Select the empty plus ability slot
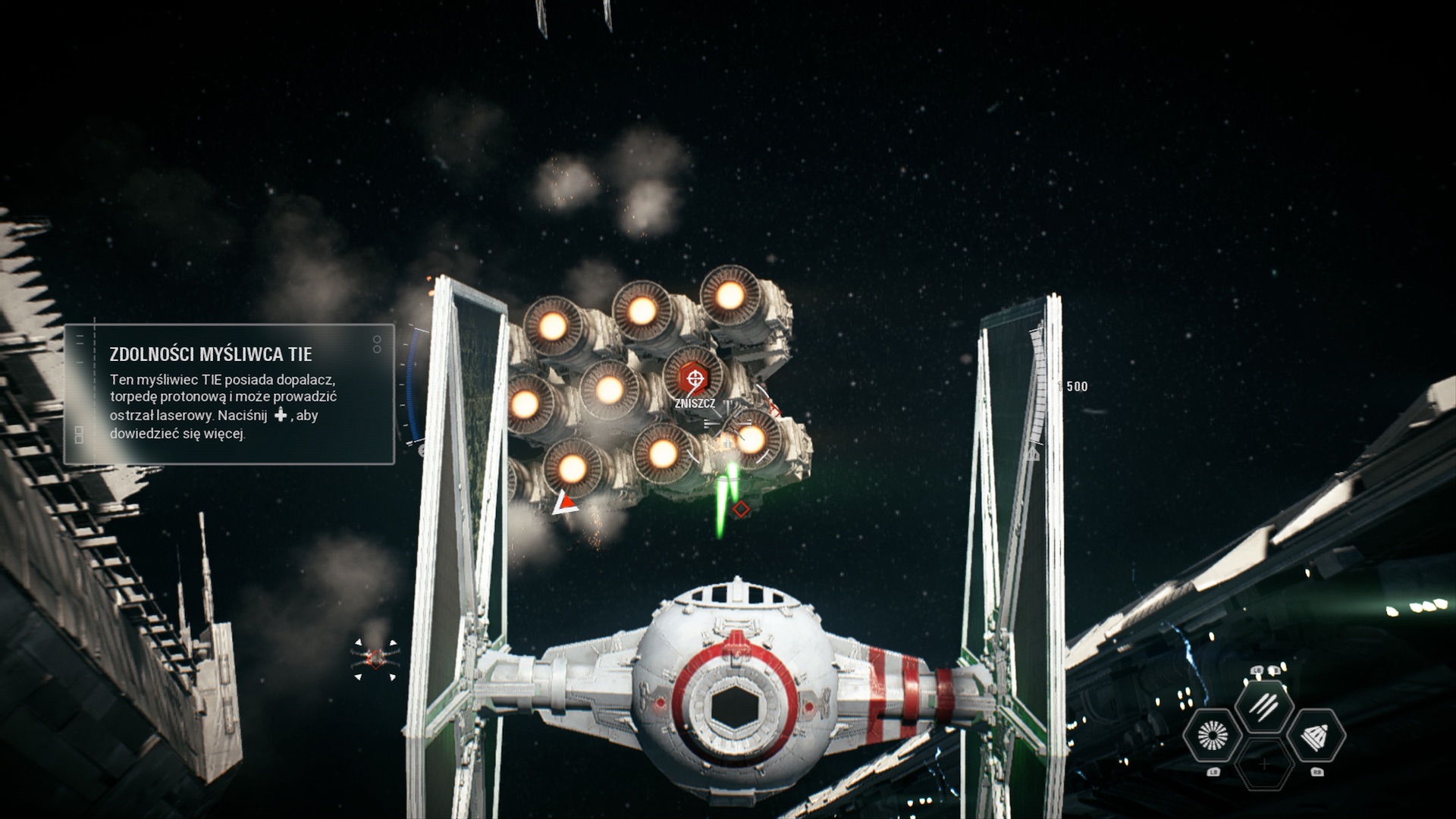 click(x=1263, y=764)
